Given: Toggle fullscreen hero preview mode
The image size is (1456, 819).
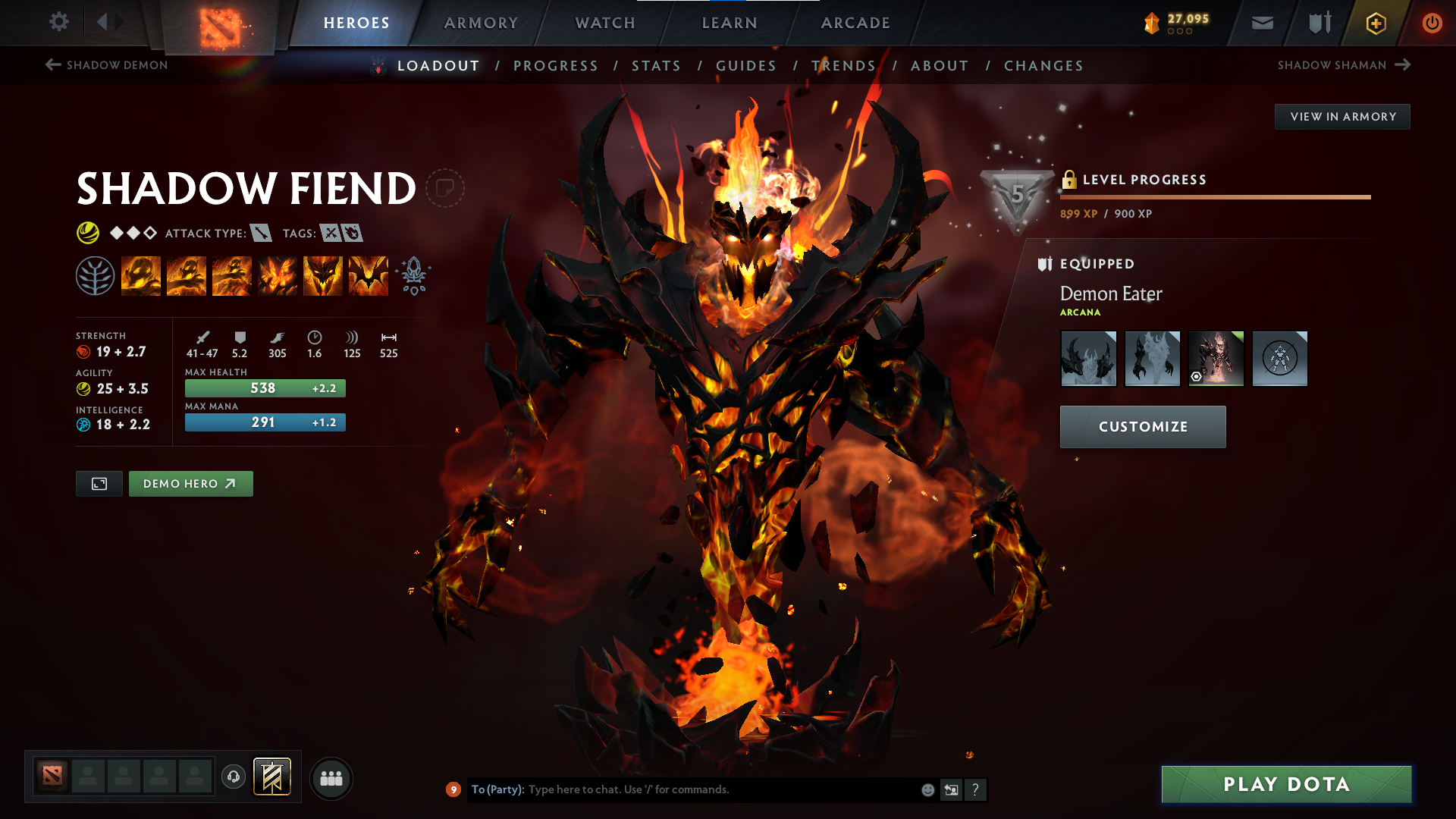Looking at the screenshot, I should coord(99,483).
